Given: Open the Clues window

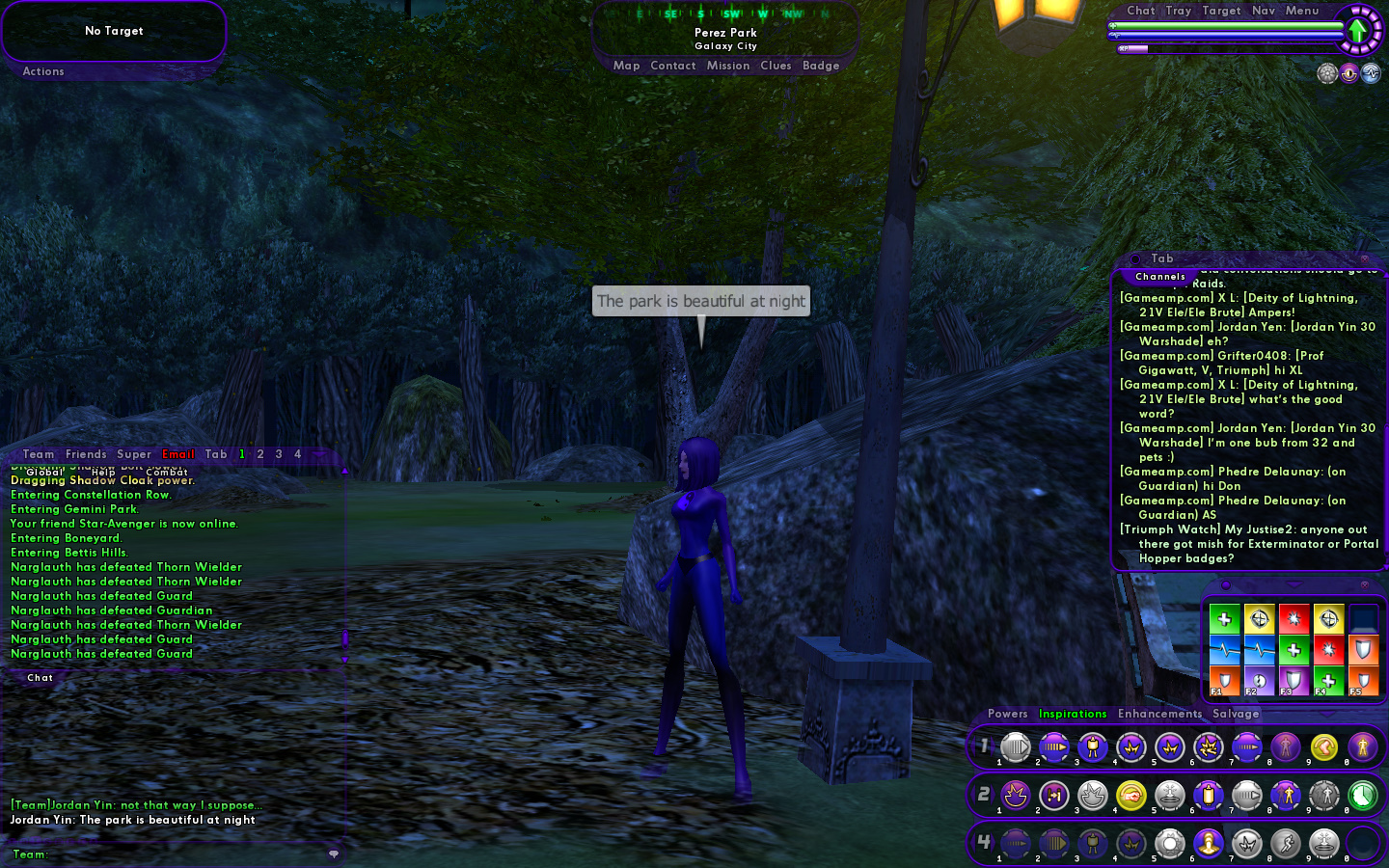Looking at the screenshot, I should click(776, 66).
